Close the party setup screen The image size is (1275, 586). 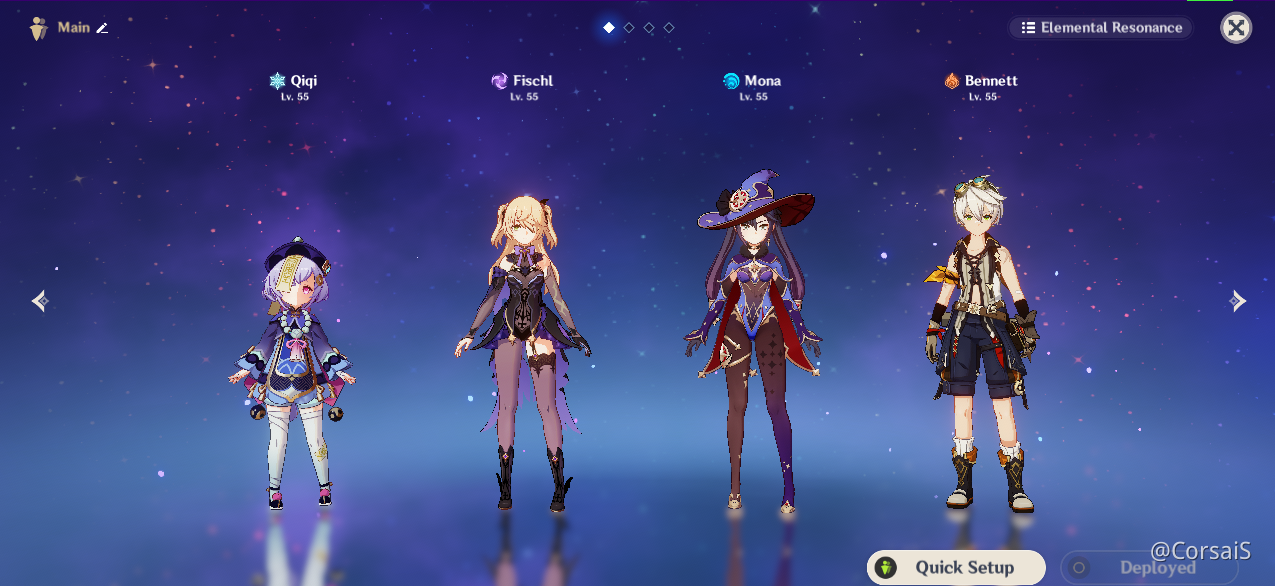coord(1236,28)
